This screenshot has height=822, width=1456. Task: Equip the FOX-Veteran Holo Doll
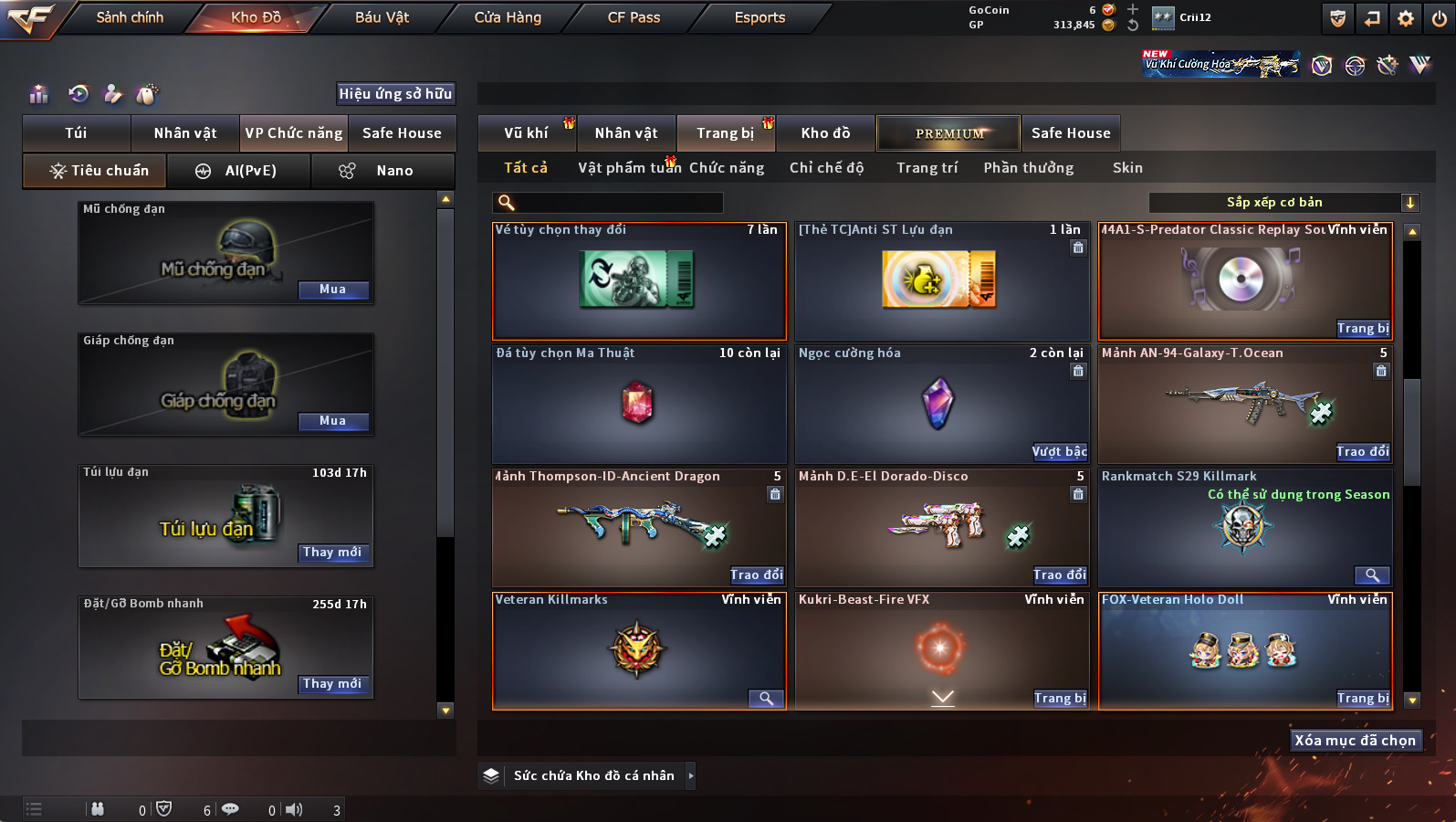click(x=1363, y=698)
